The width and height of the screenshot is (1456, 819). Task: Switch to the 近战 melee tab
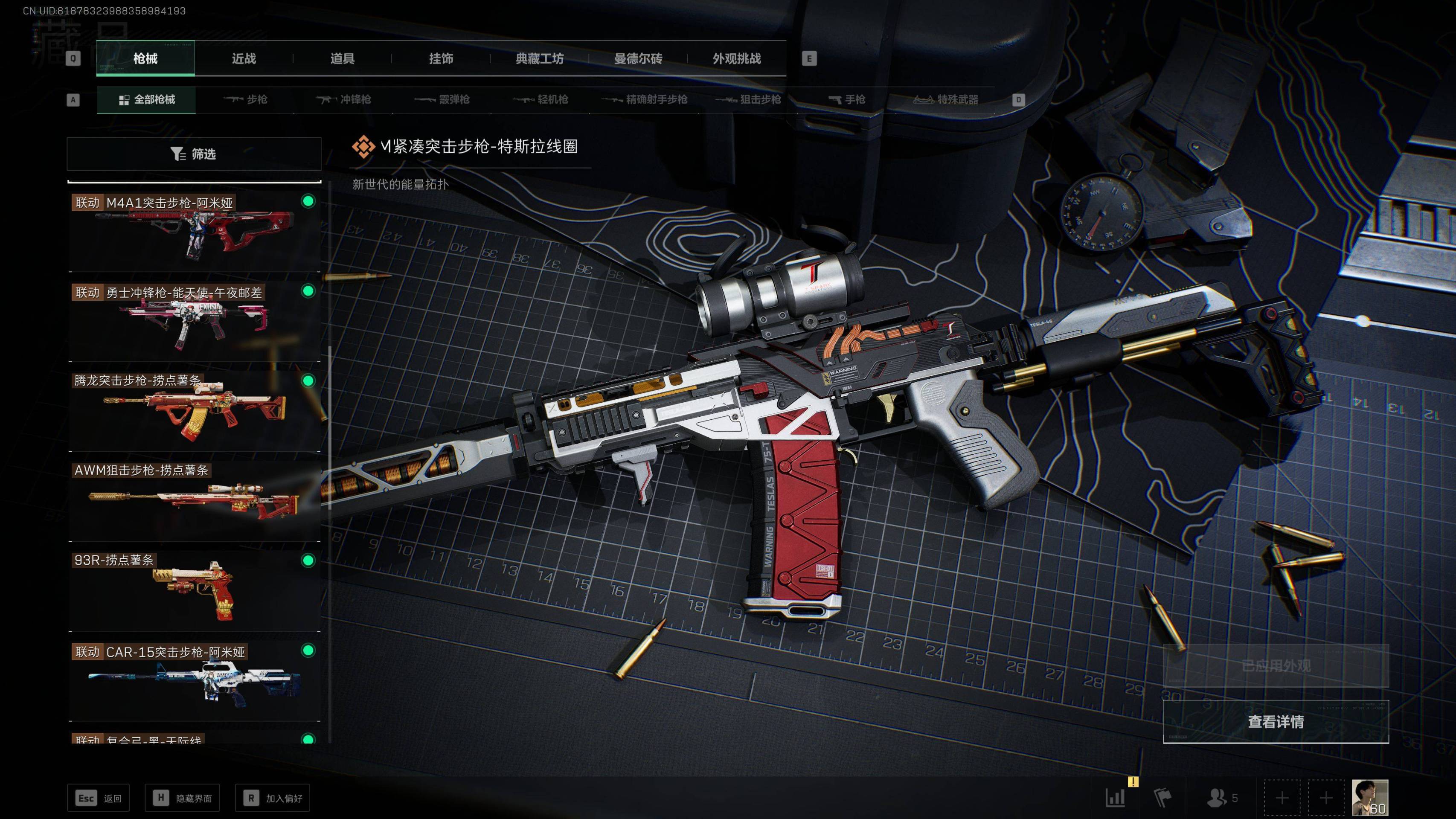point(244,59)
